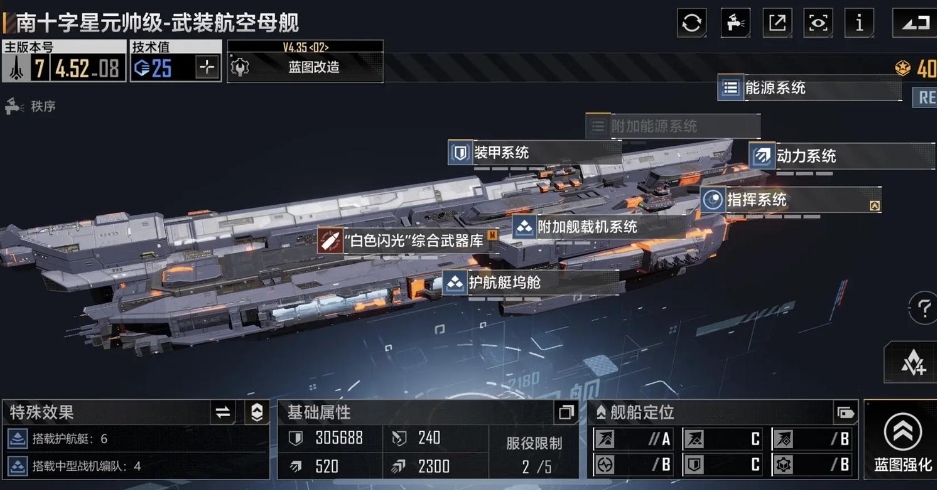Swap special effects with the arrows icon
937x490 pixels.
point(223,412)
